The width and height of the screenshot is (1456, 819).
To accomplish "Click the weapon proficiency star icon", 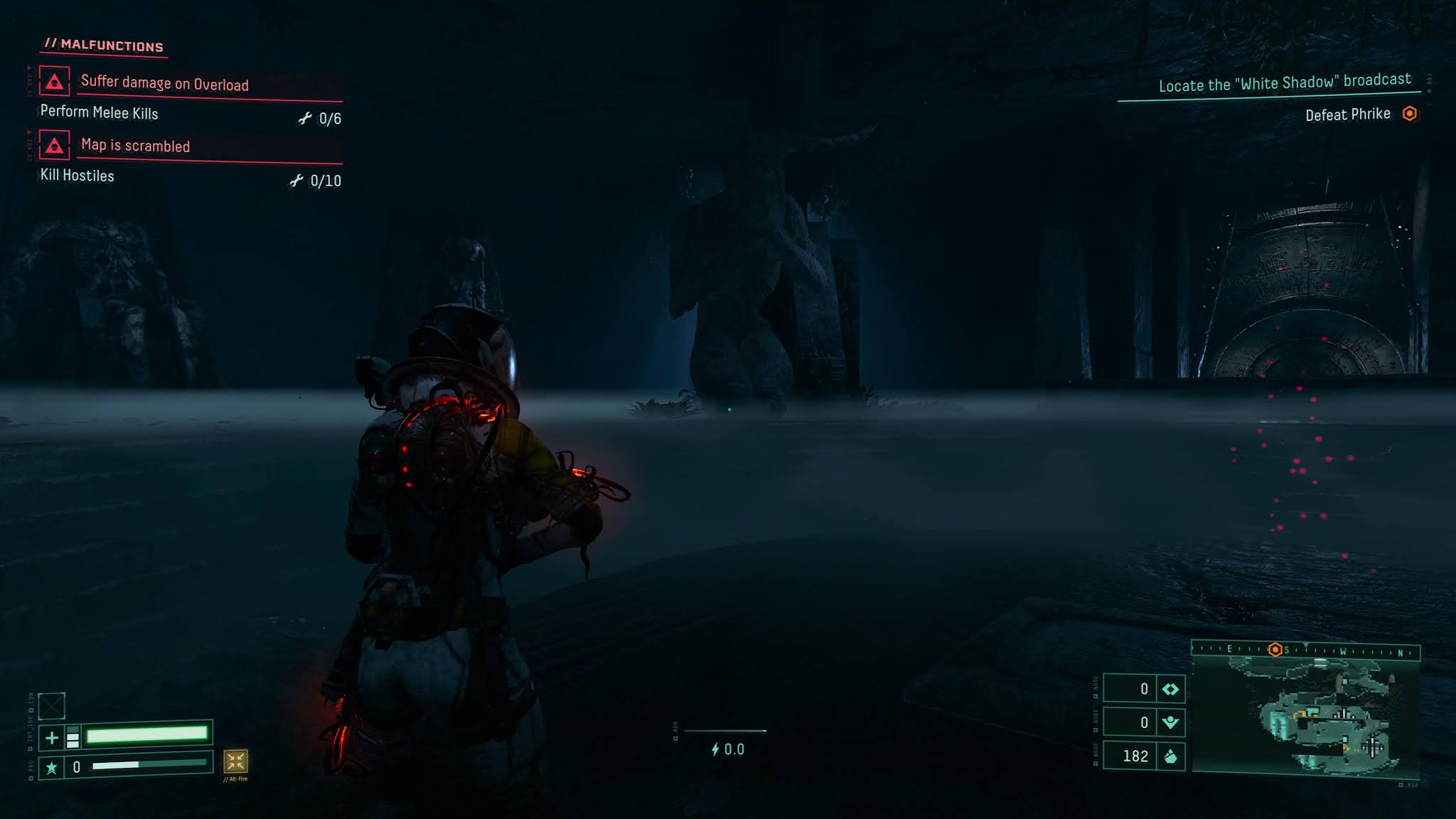I will (51, 768).
